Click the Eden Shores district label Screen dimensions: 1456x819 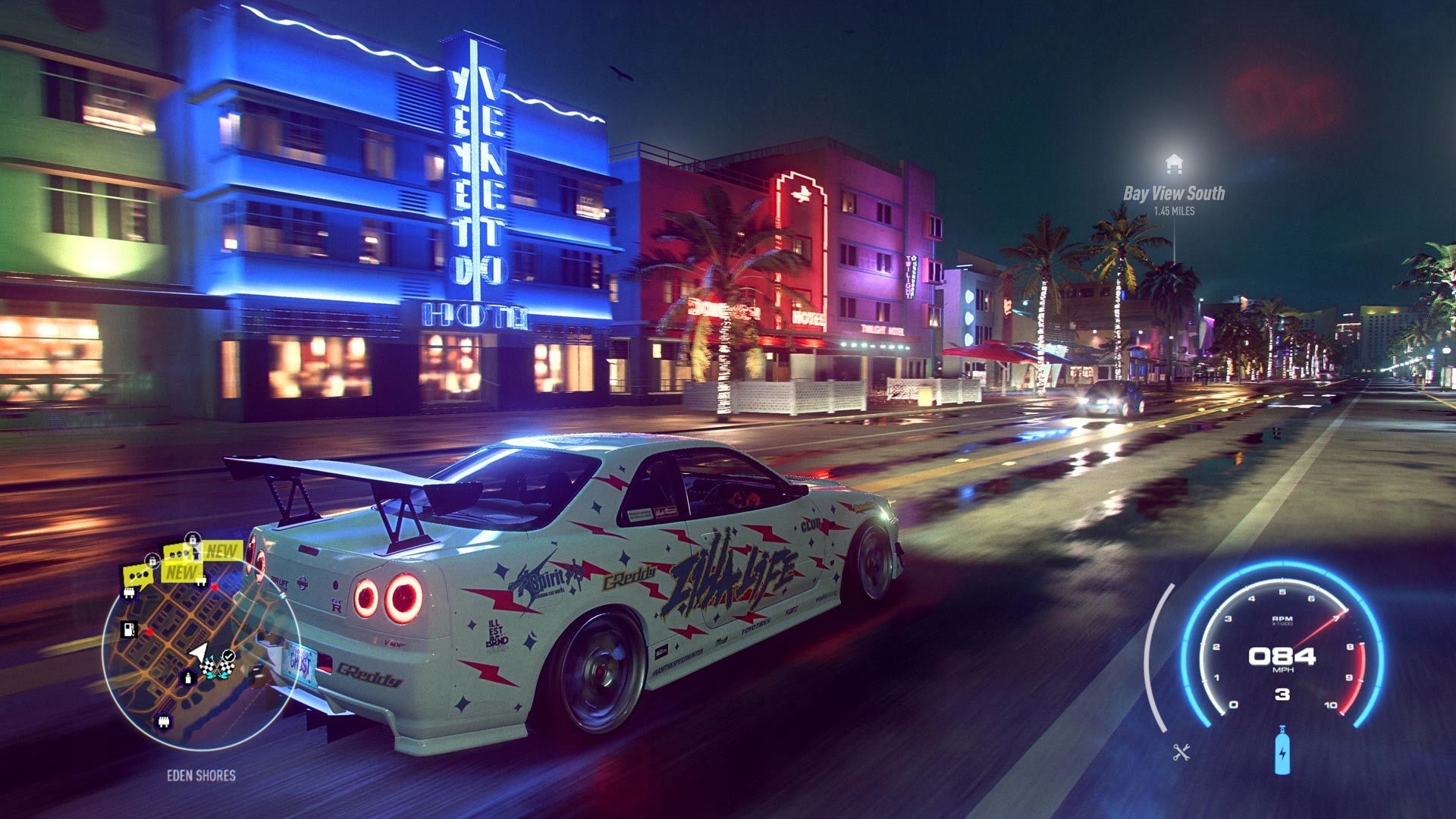point(201,773)
